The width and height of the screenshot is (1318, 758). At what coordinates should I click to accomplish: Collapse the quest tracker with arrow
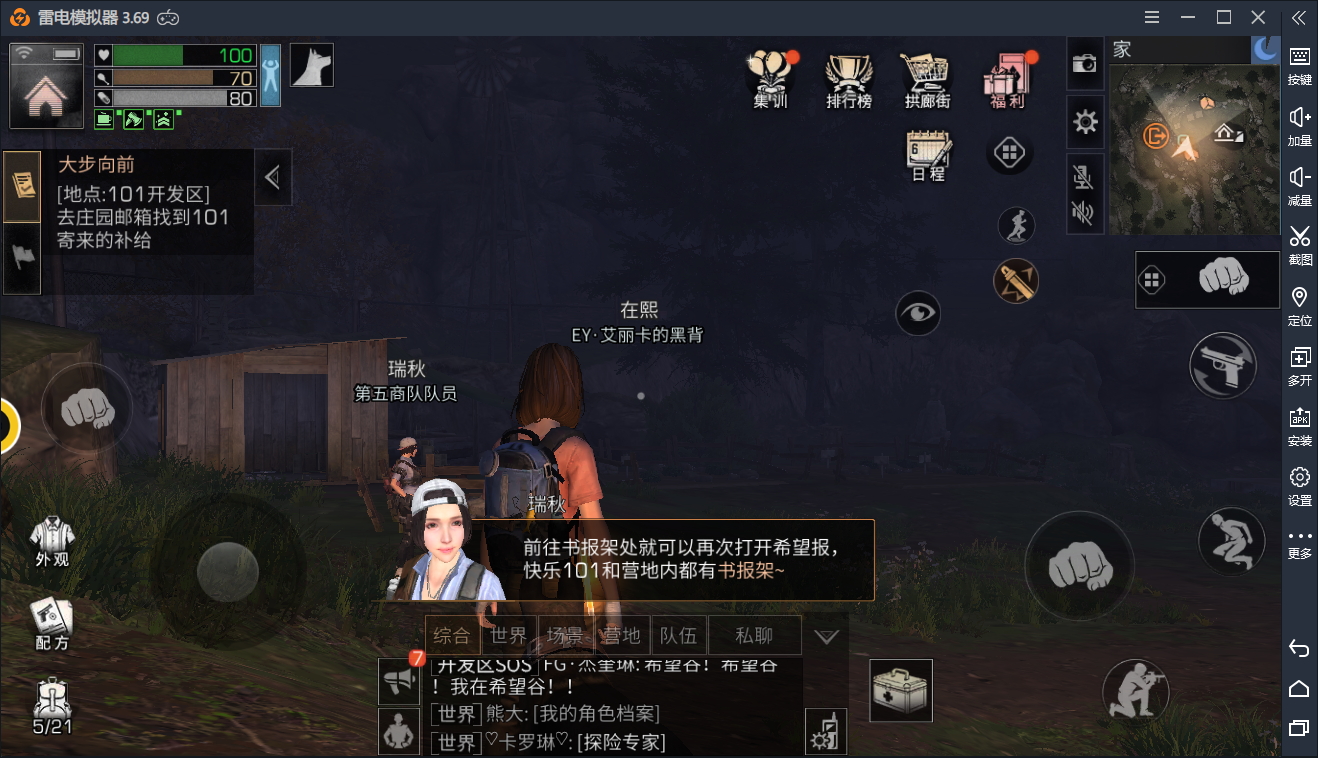pos(272,177)
